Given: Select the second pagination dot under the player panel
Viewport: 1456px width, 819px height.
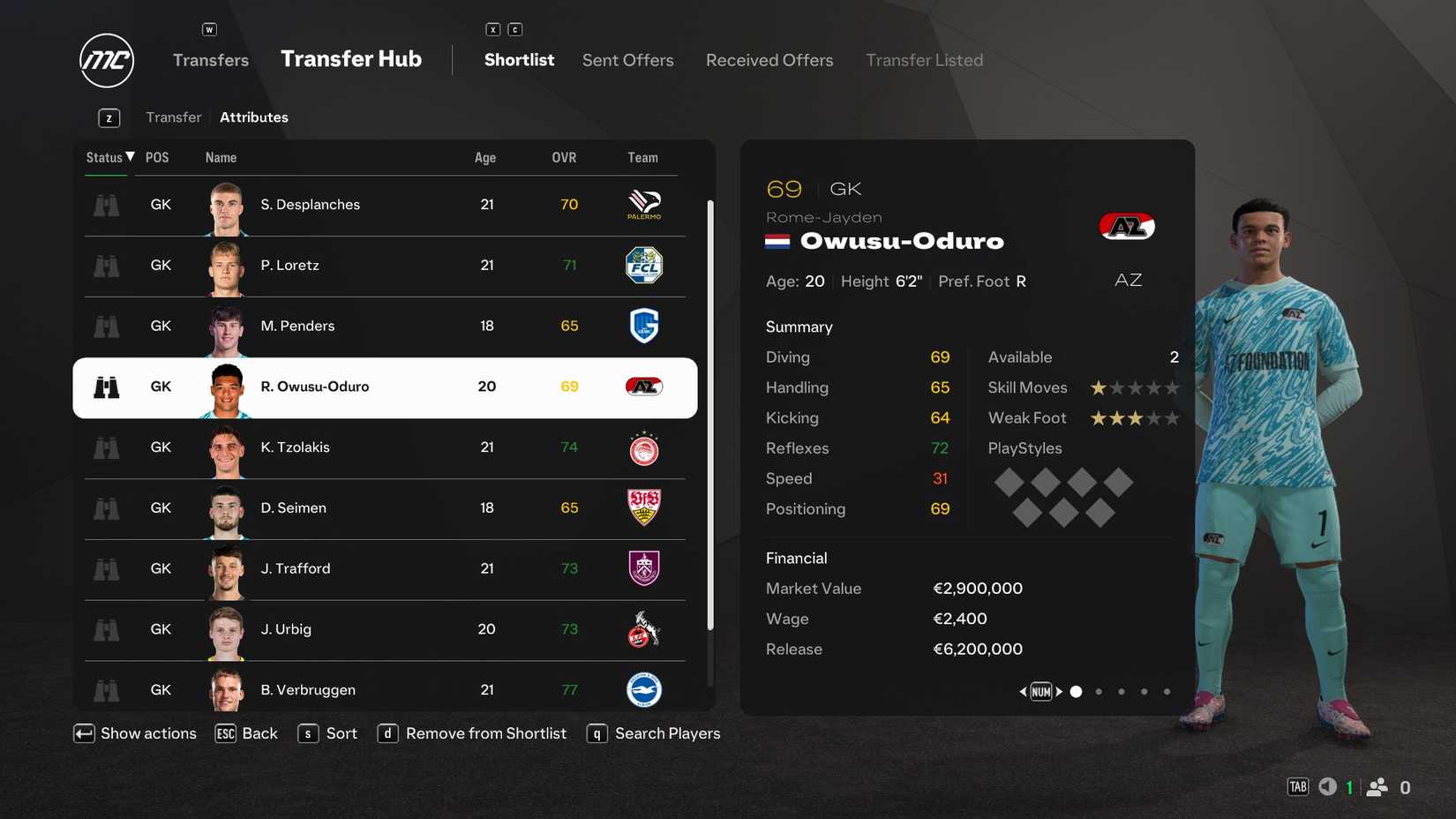Looking at the screenshot, I should pos(1099,692).
